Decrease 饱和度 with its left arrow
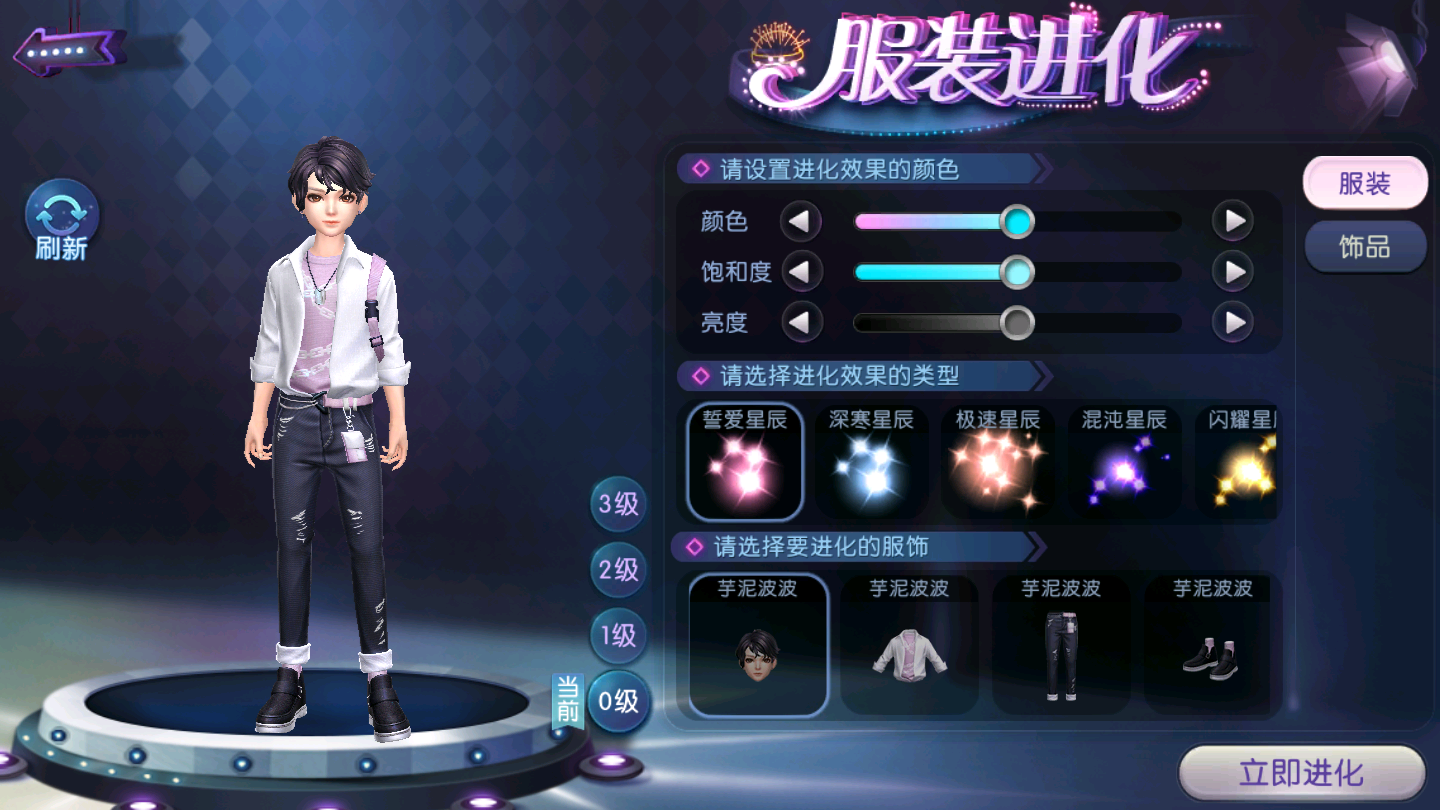Viewport: 1440px width, 810px height. [800, 271]
